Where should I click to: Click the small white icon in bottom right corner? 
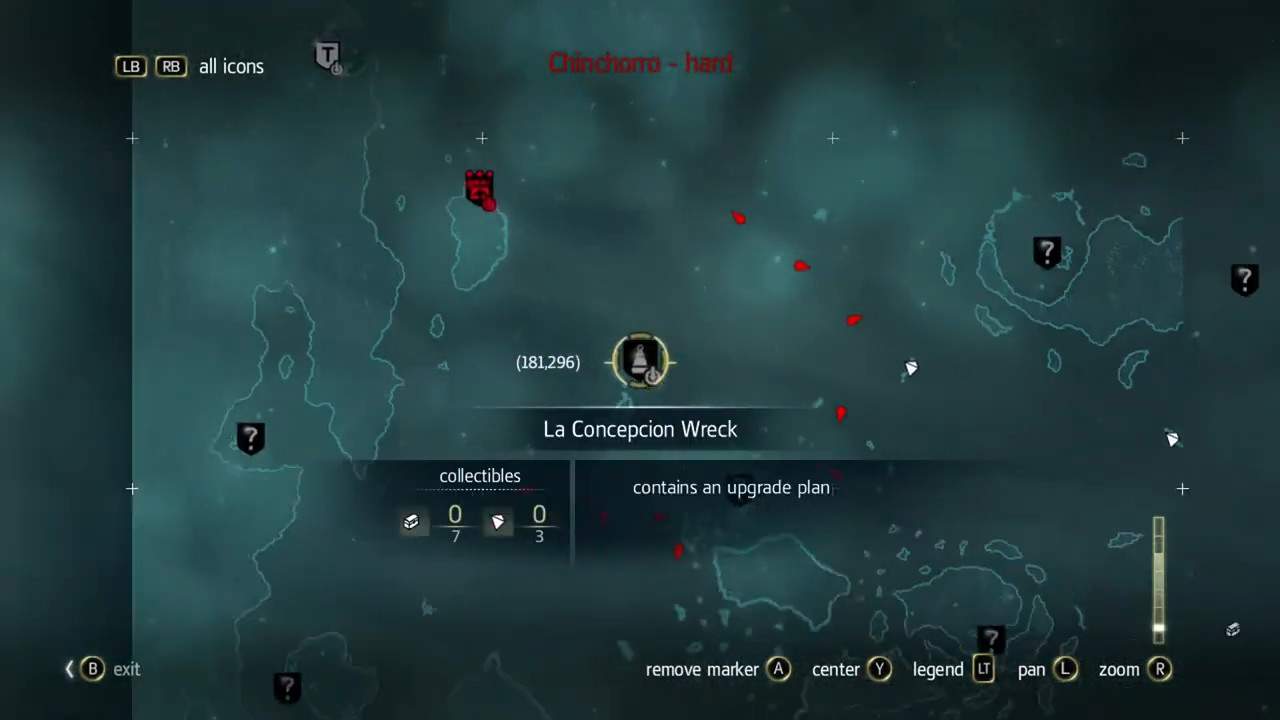click(1232, 630)
